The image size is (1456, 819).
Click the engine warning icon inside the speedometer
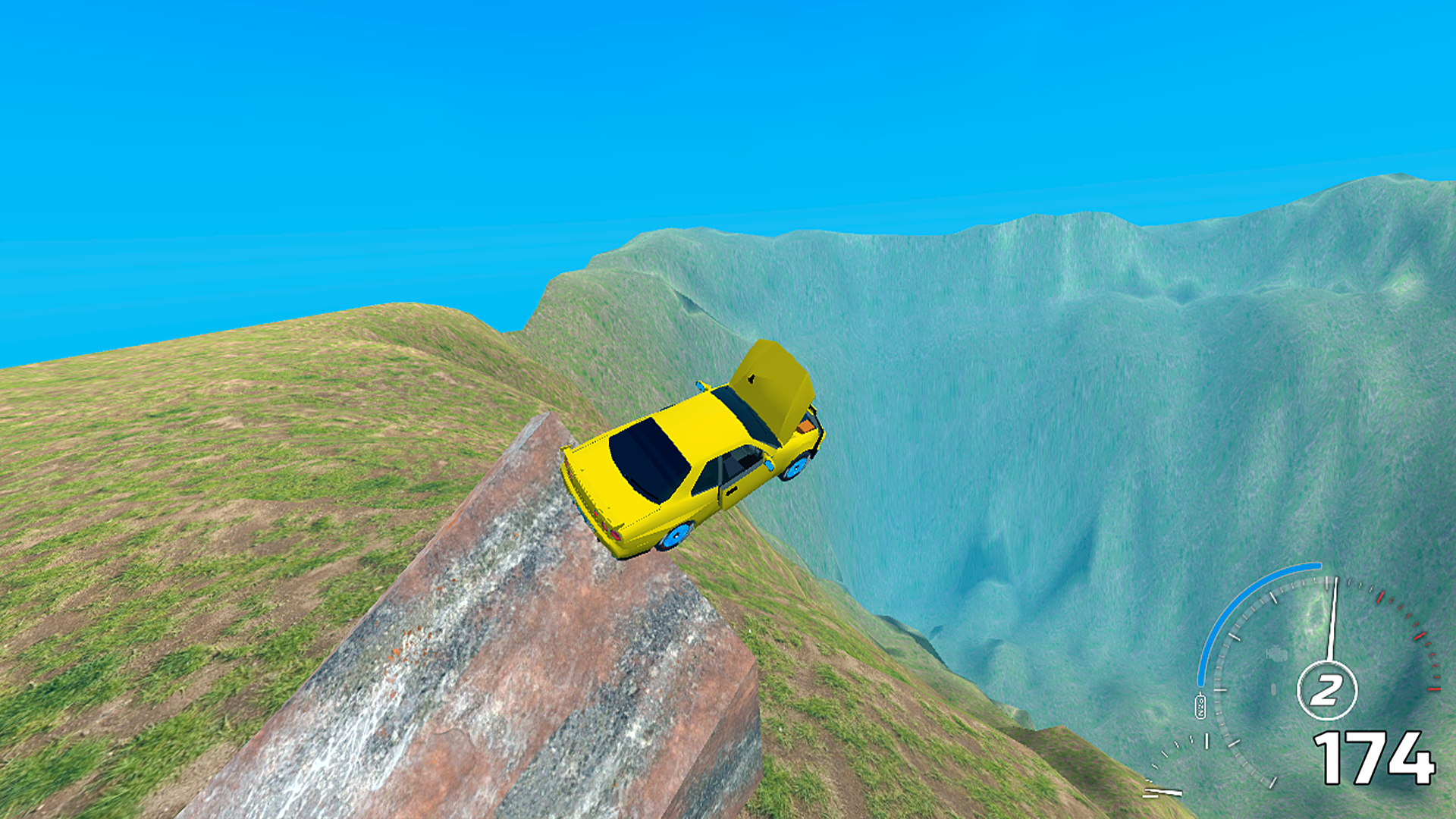click(1276, 654)
